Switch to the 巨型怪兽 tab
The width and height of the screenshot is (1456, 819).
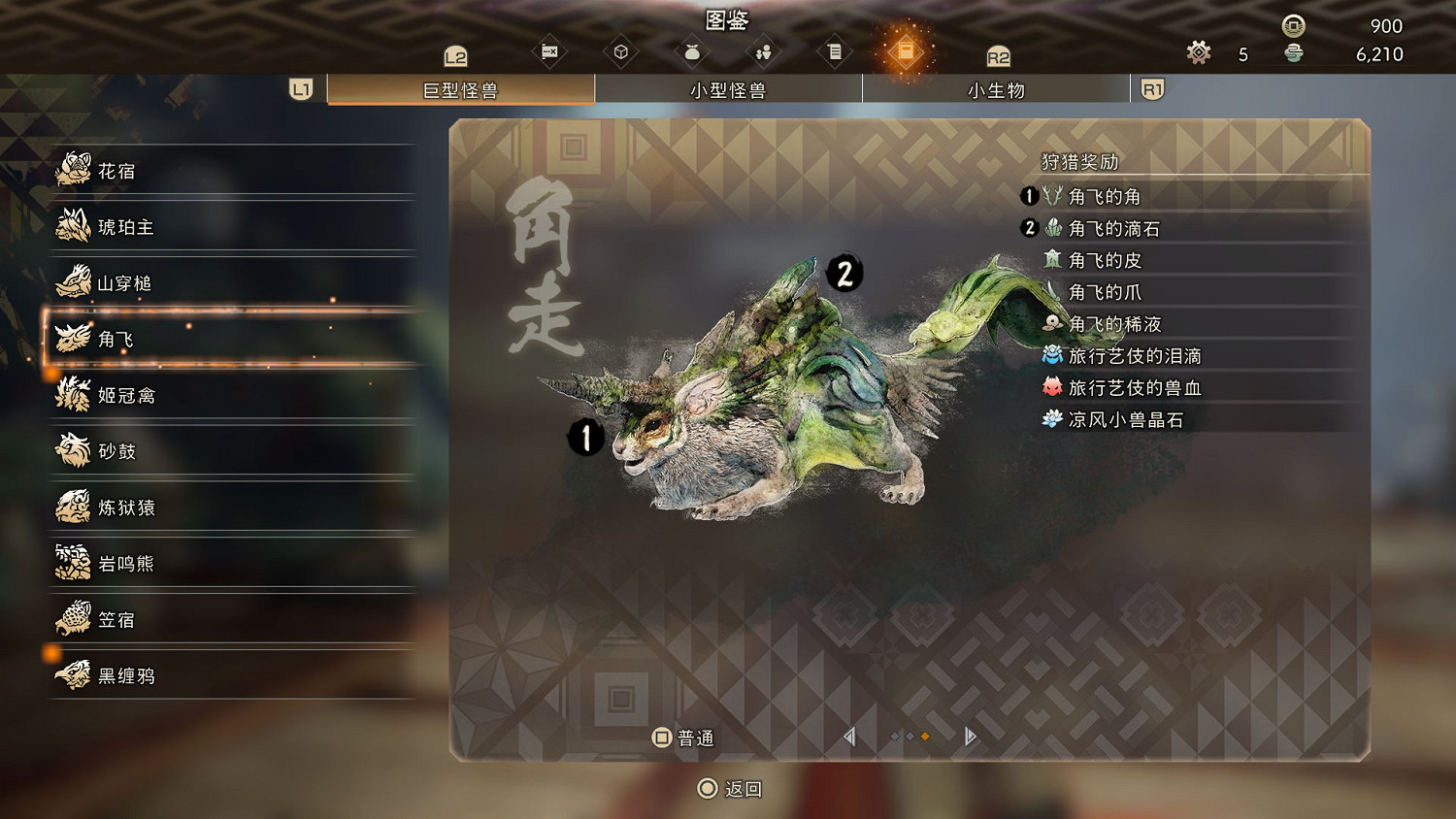[x=461, y=90]
